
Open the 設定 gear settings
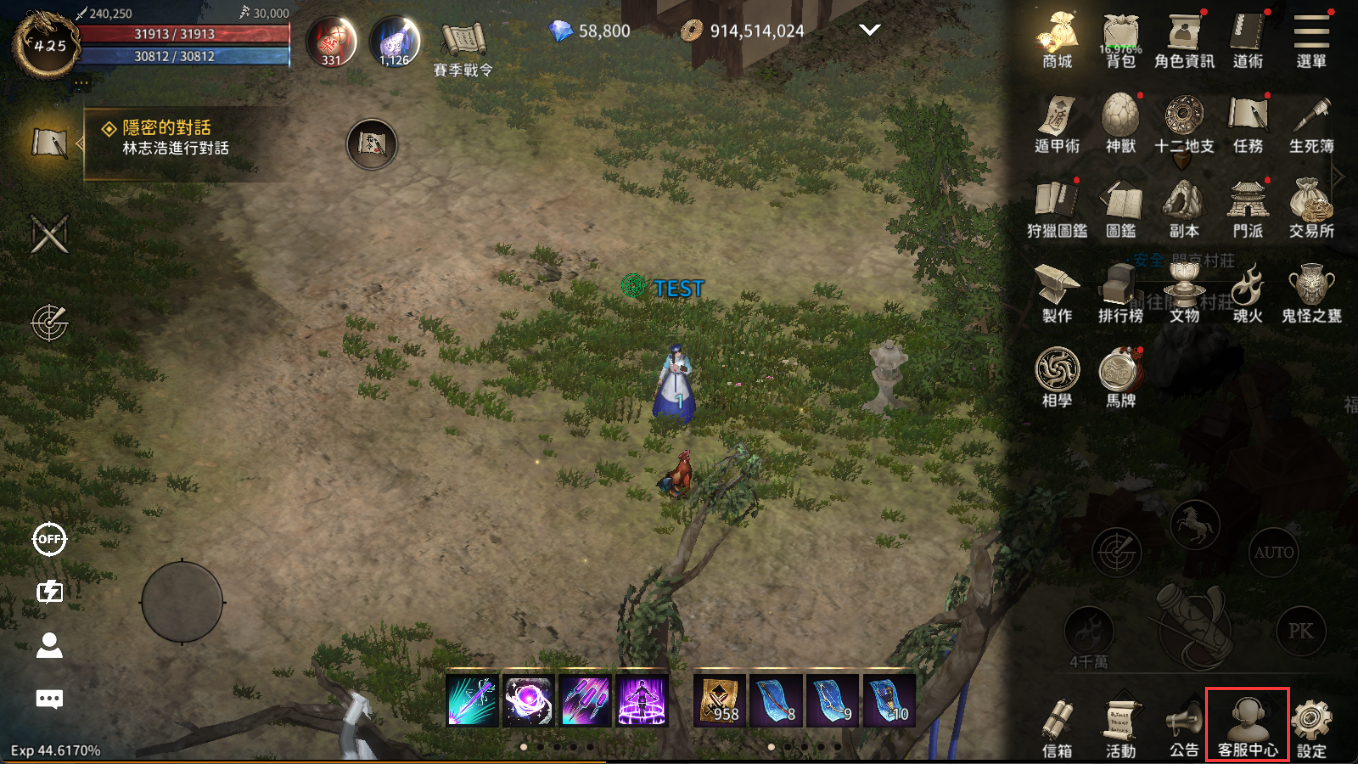[x=1311, y=725]
